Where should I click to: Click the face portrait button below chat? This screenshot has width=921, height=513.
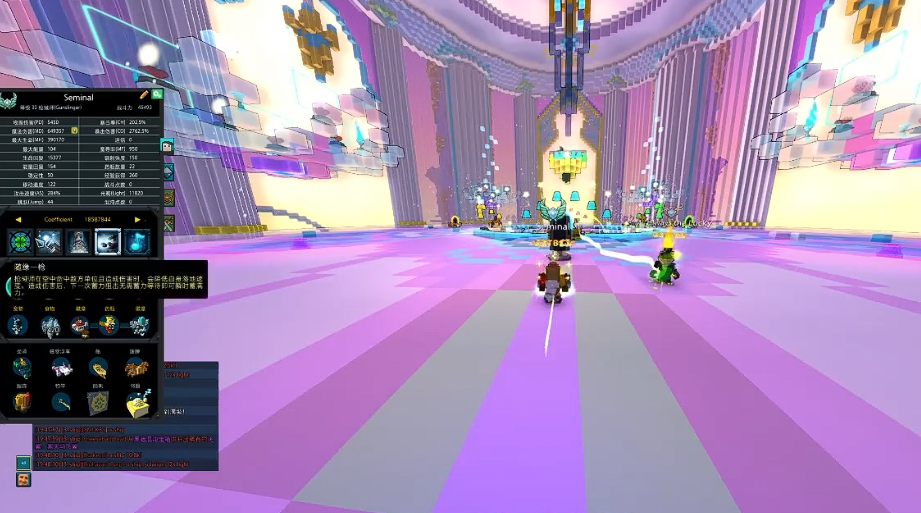[x=22, y=480]
